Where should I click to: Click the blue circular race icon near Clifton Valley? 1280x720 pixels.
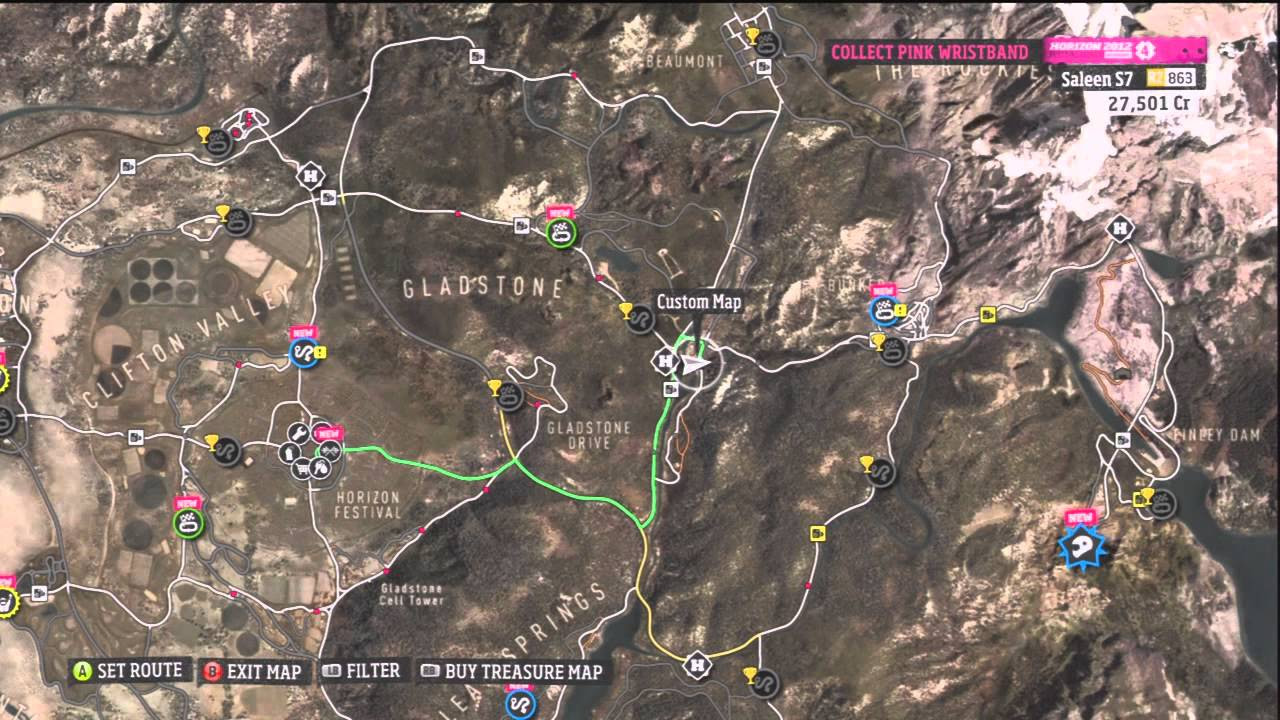click(x=303, y=353)
